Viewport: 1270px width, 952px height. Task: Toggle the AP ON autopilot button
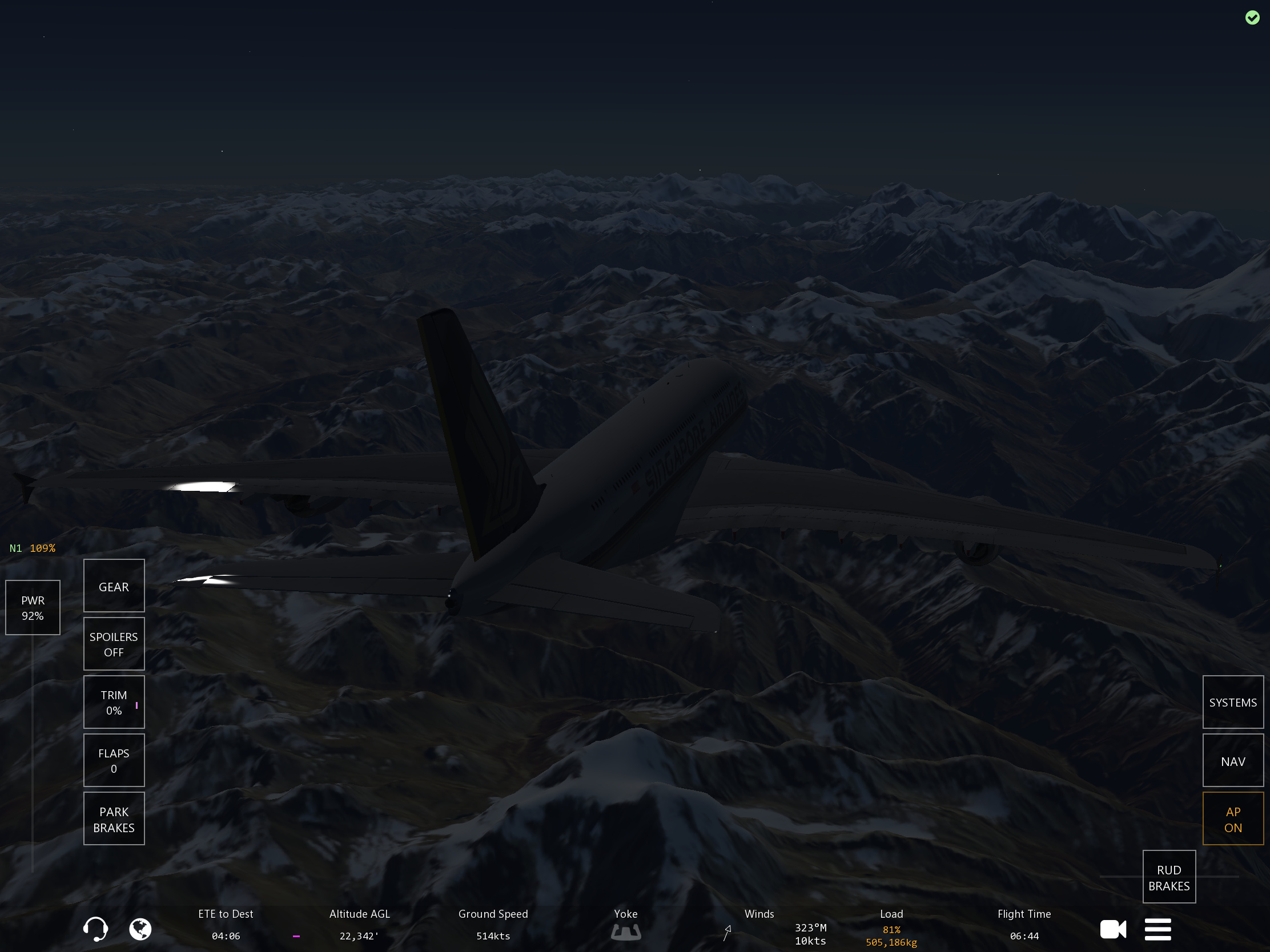[x=1232, y=819]
